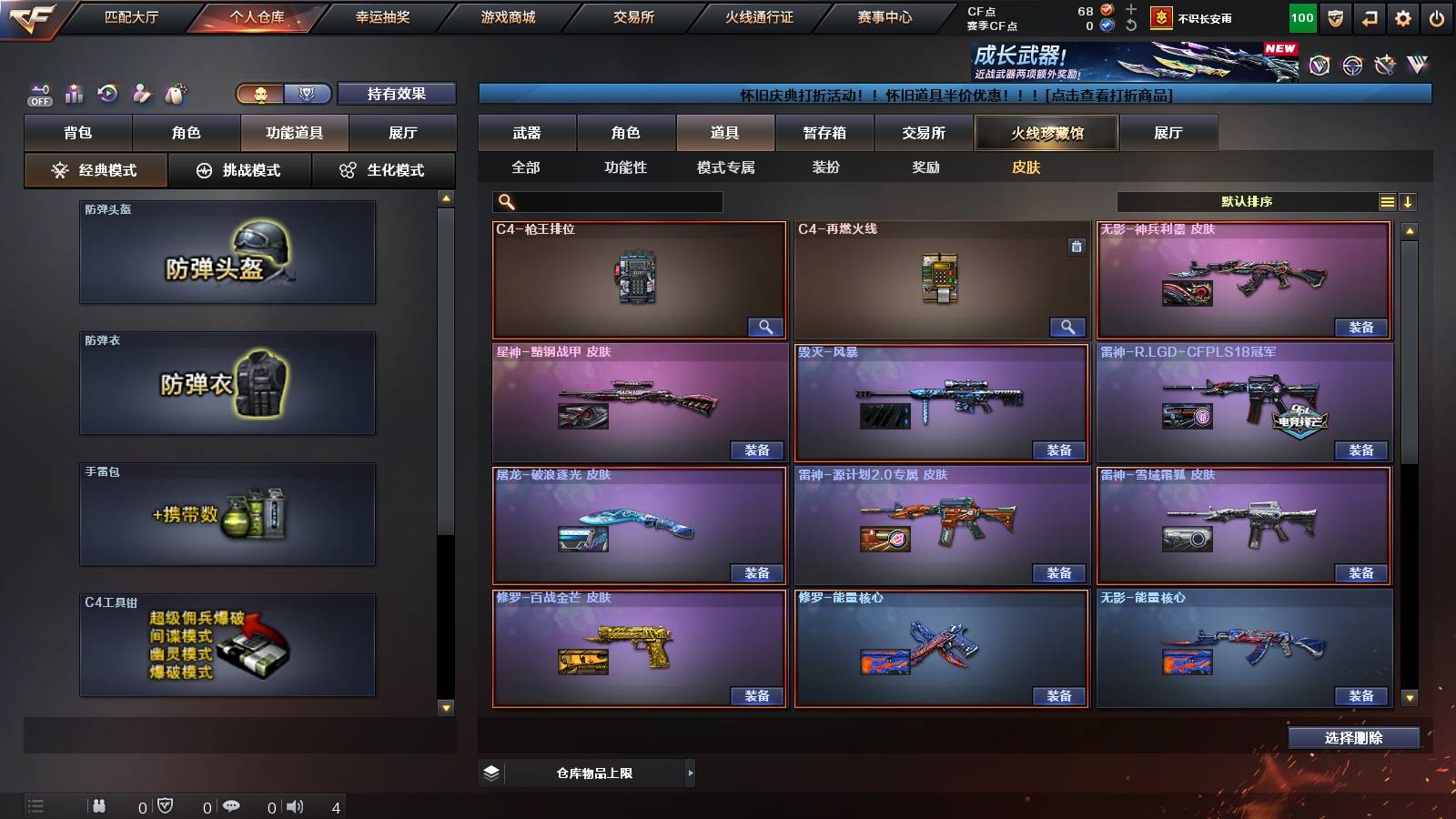This screenshot has height=819, width=1456.
Task: Select the ranking stats icon in top-left toolbar
Action: [x=73, y=93]
